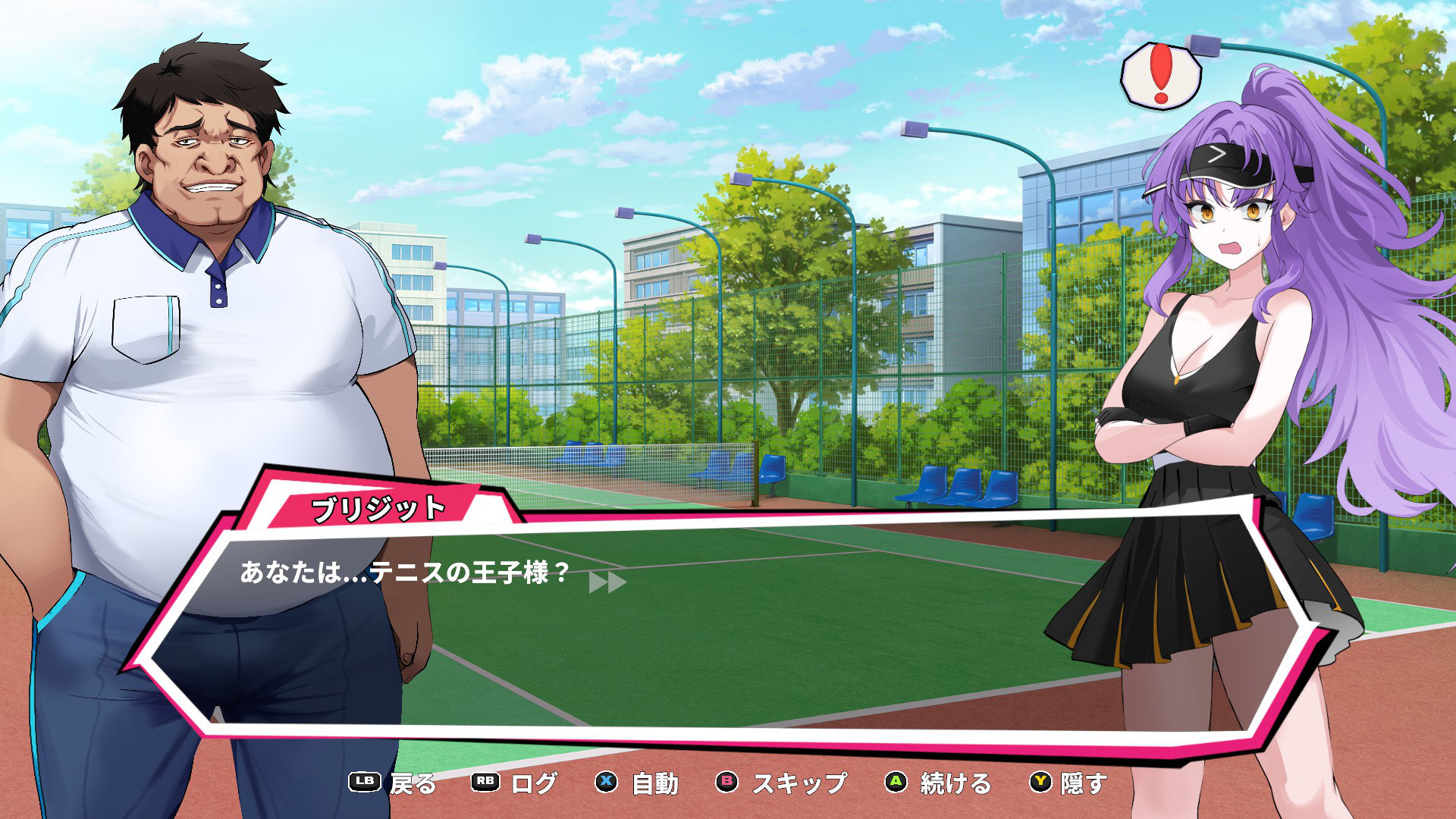1456x819 pixels.
Task: Turn on 自動 auto-advance mode
Action: 654,783
